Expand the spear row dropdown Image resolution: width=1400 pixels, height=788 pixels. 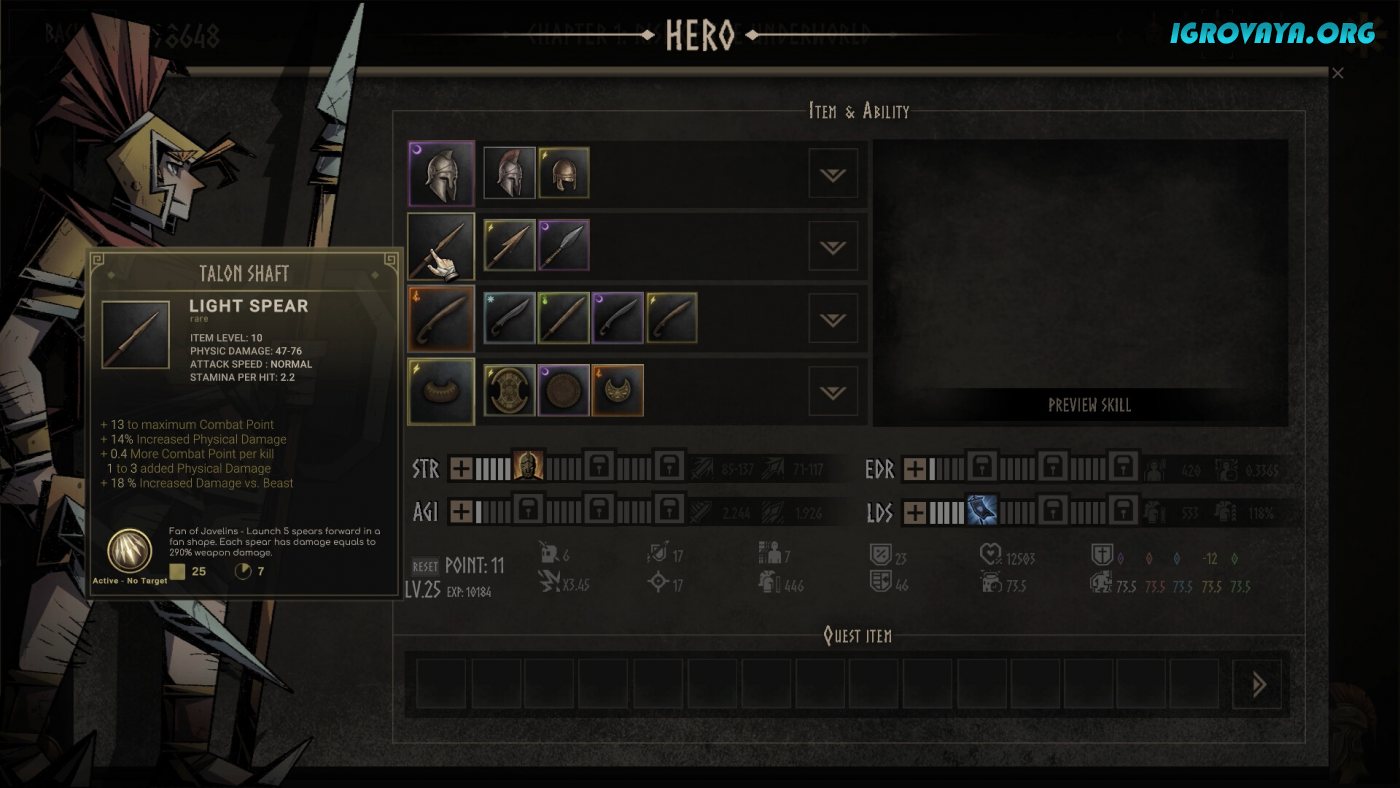coord(833,246)
